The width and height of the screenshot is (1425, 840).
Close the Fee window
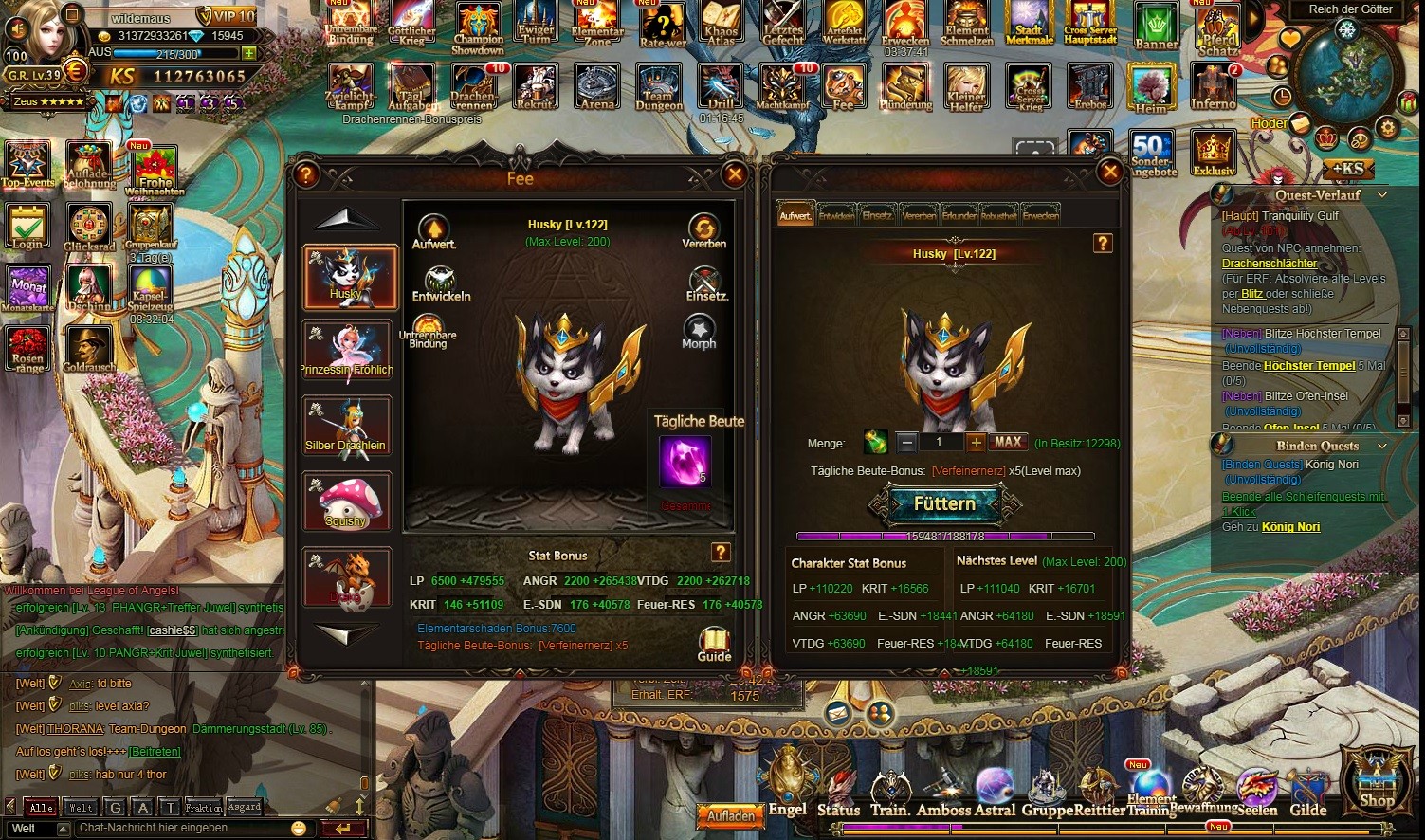coord(734,173)
